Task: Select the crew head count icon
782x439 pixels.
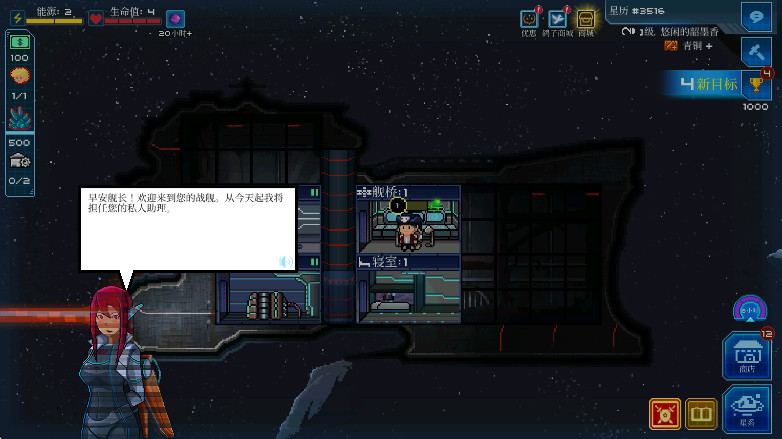Action: click(x=19, y=76)
